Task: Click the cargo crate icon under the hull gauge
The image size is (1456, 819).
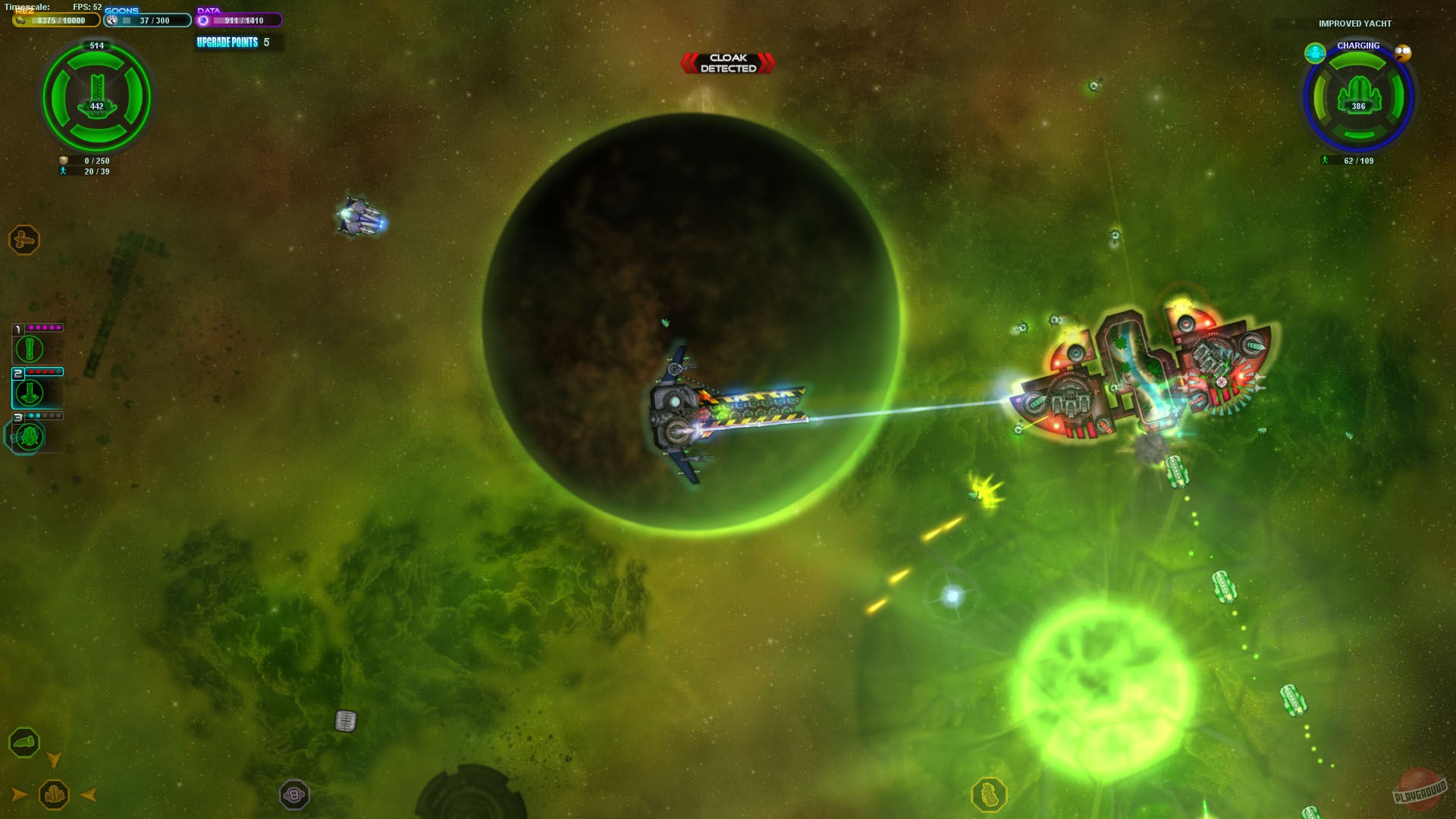Action: 62,161
